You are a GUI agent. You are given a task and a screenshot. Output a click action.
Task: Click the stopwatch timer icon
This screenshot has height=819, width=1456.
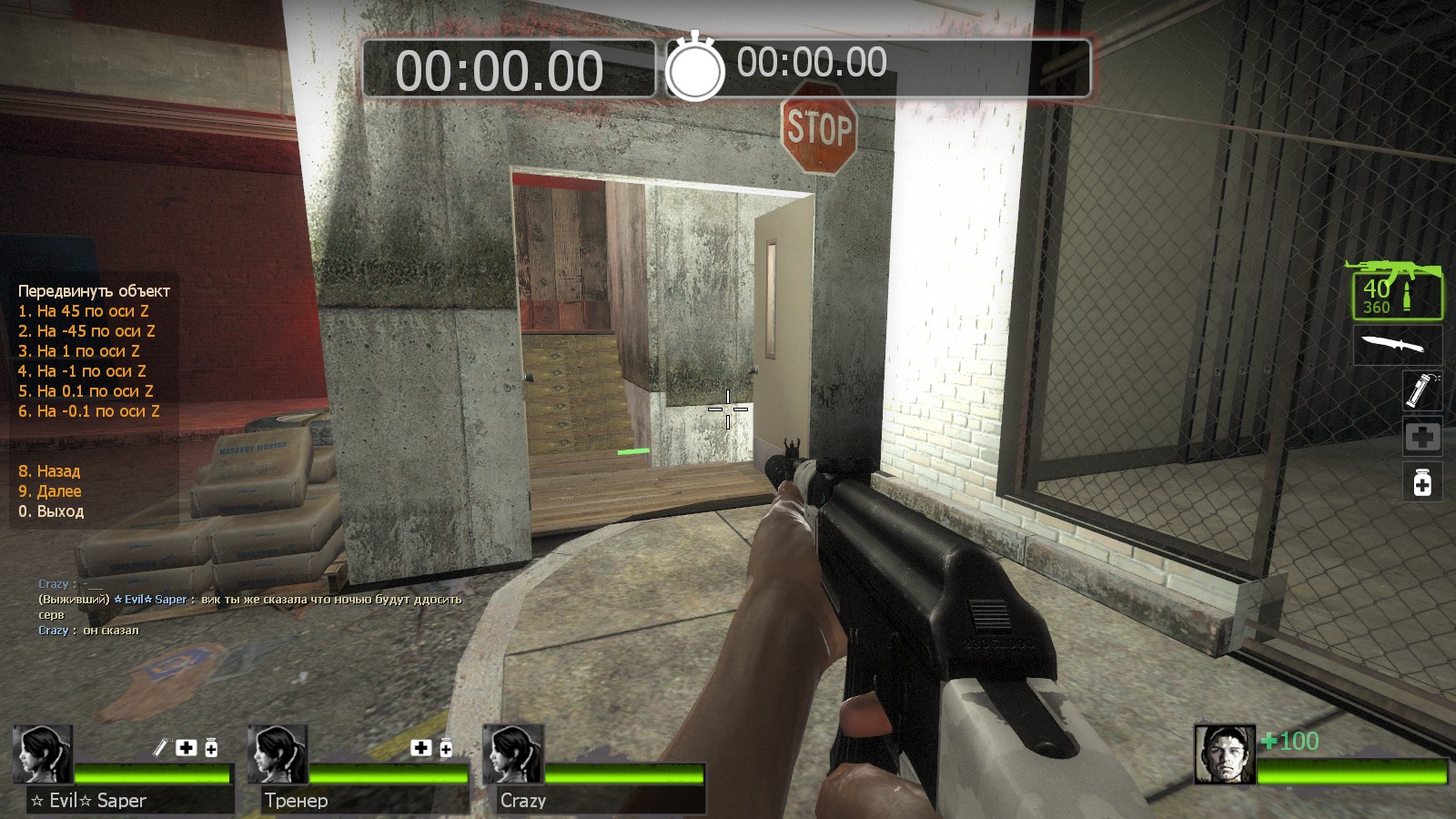(x=695, y=67)
